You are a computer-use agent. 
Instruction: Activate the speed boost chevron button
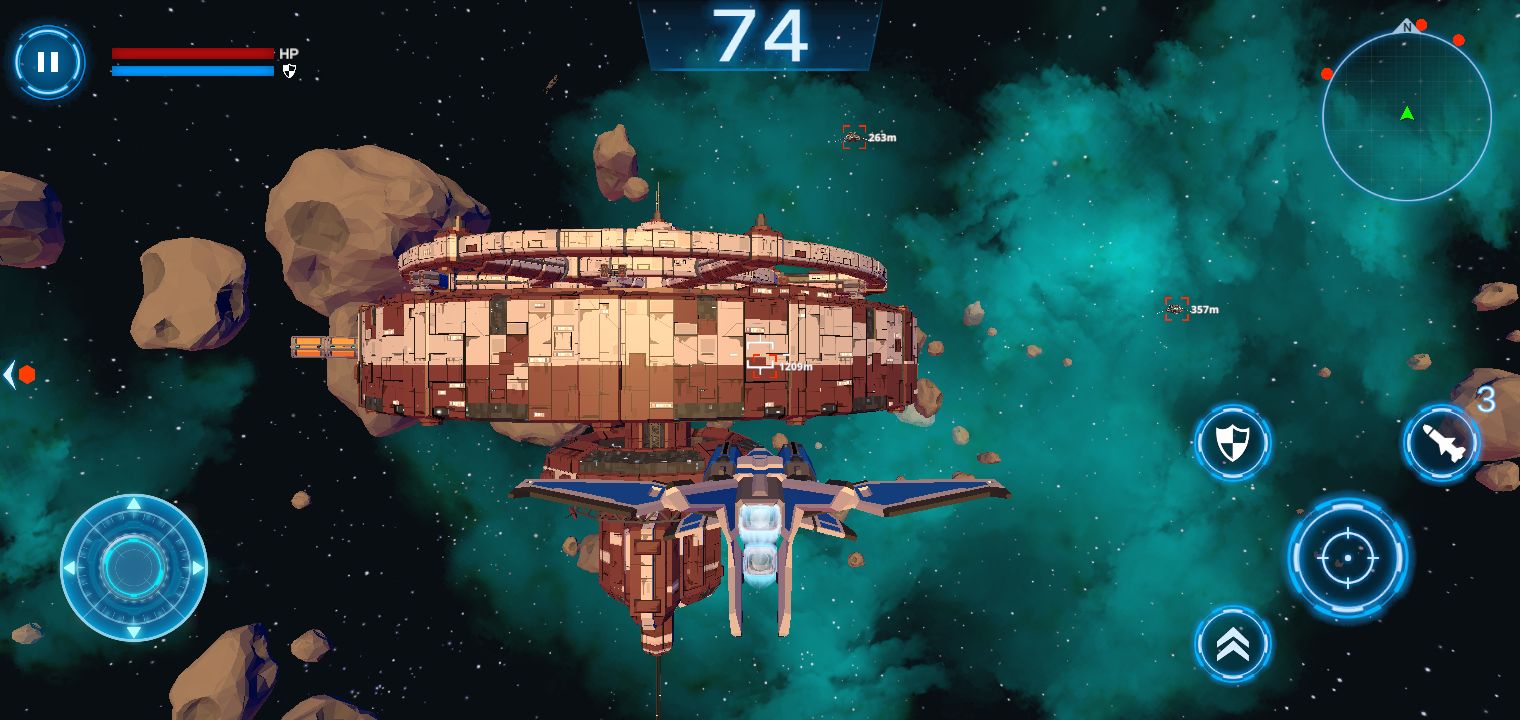tap(1232, 645)
